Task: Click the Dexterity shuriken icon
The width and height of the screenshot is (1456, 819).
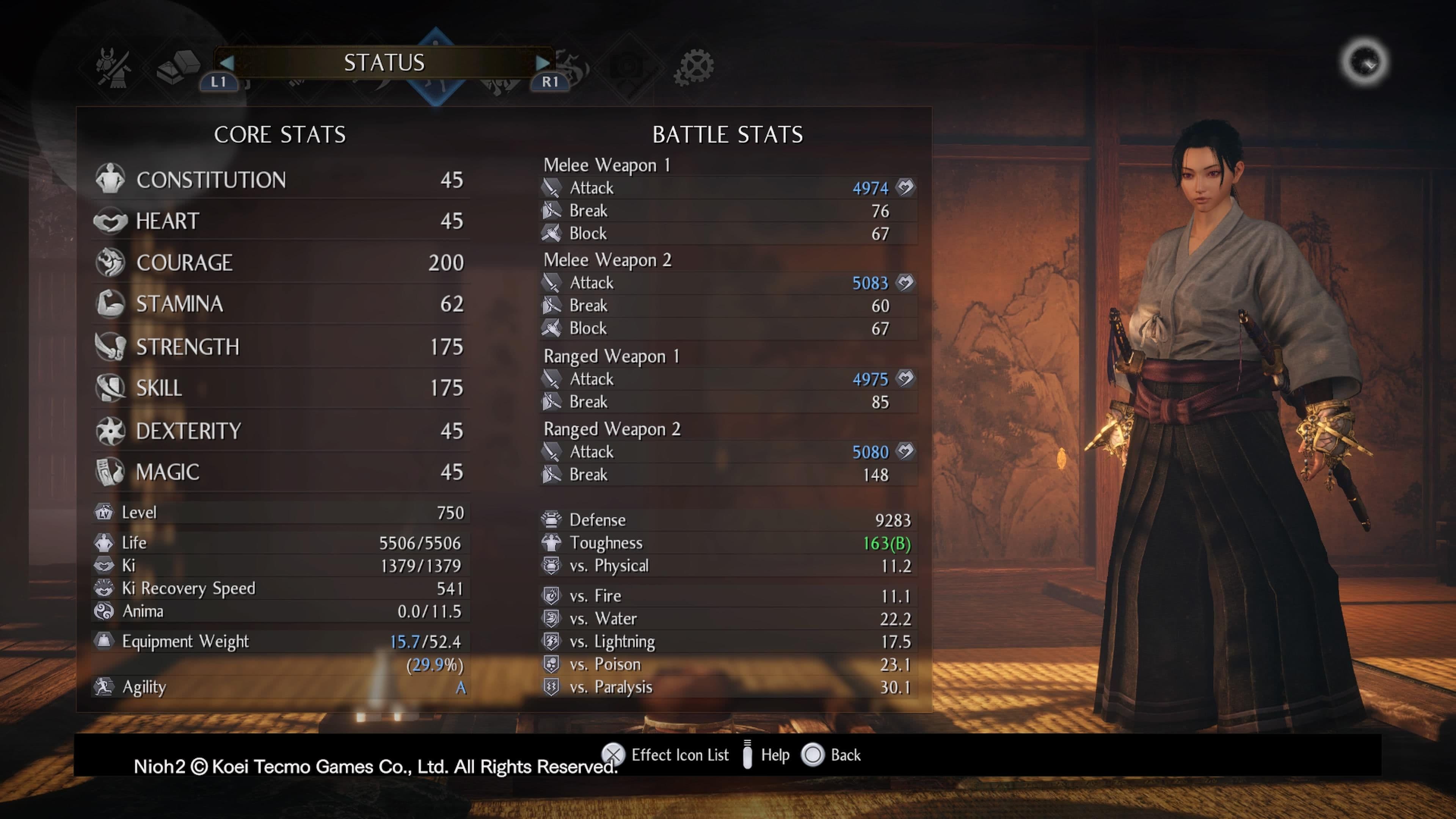Action: click(x=111, y=430)
